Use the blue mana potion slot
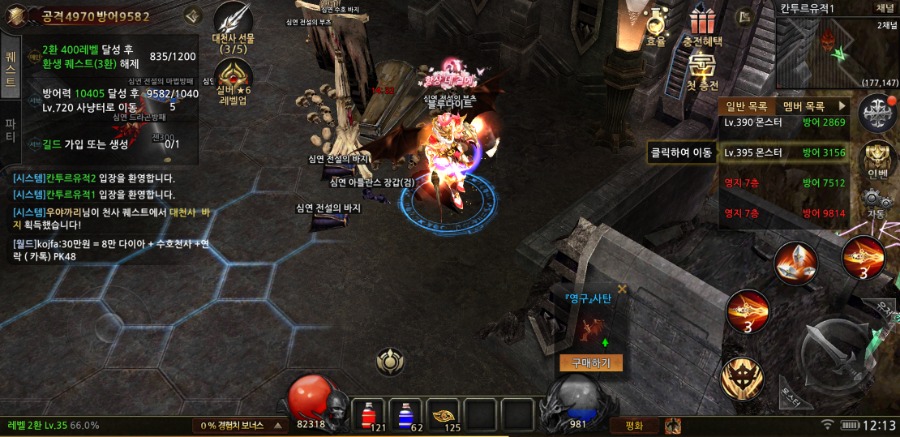This screenshot has height=437, width=900. click(405, 412)
